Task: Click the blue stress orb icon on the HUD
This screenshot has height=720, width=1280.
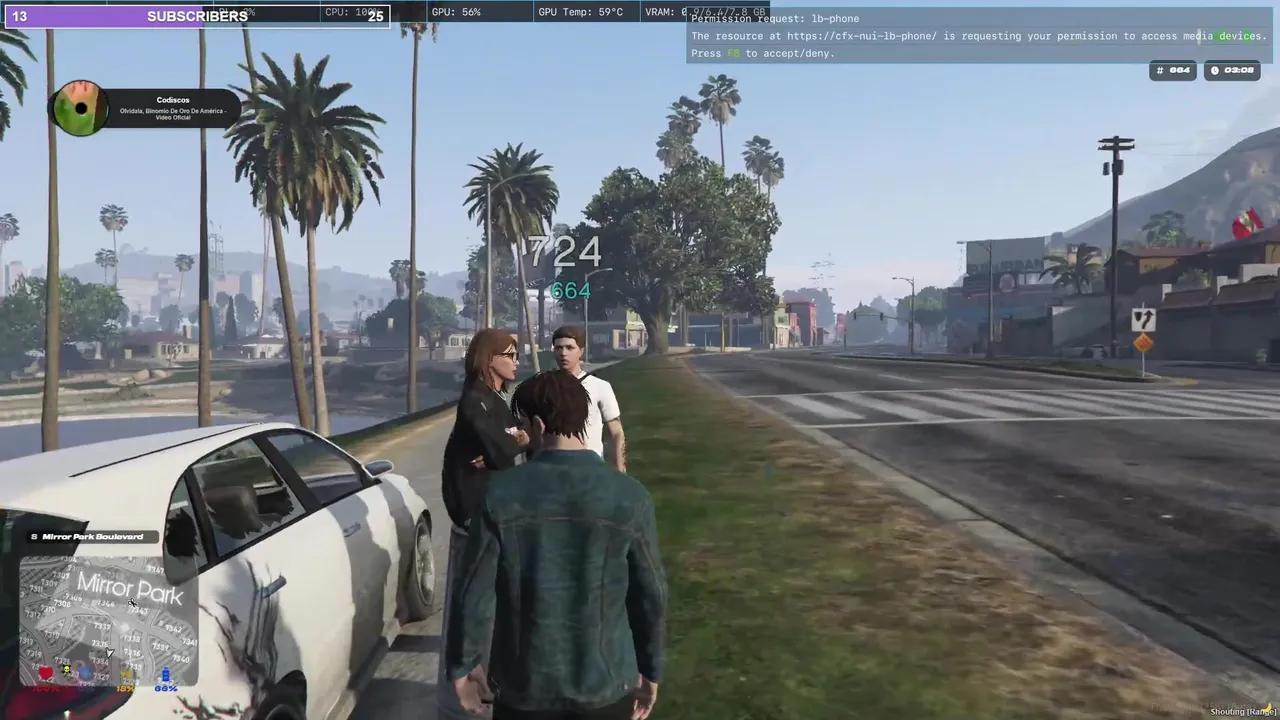Action: (x=86, y=671)
